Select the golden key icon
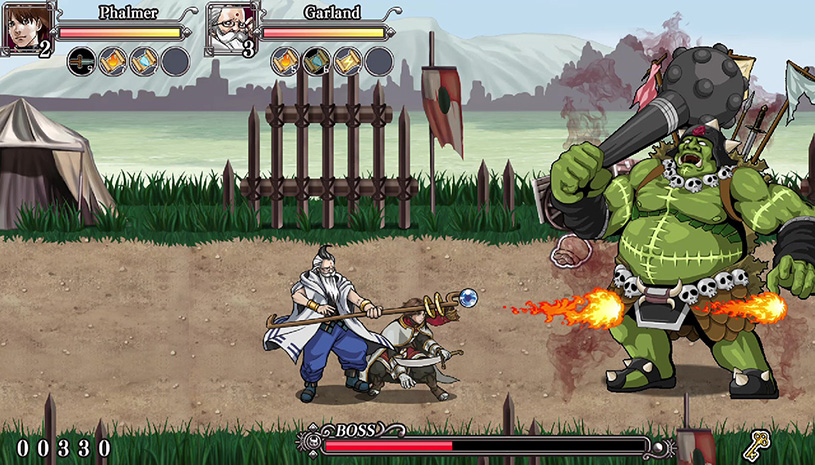 pyautogui.click(x=760, y=442)
